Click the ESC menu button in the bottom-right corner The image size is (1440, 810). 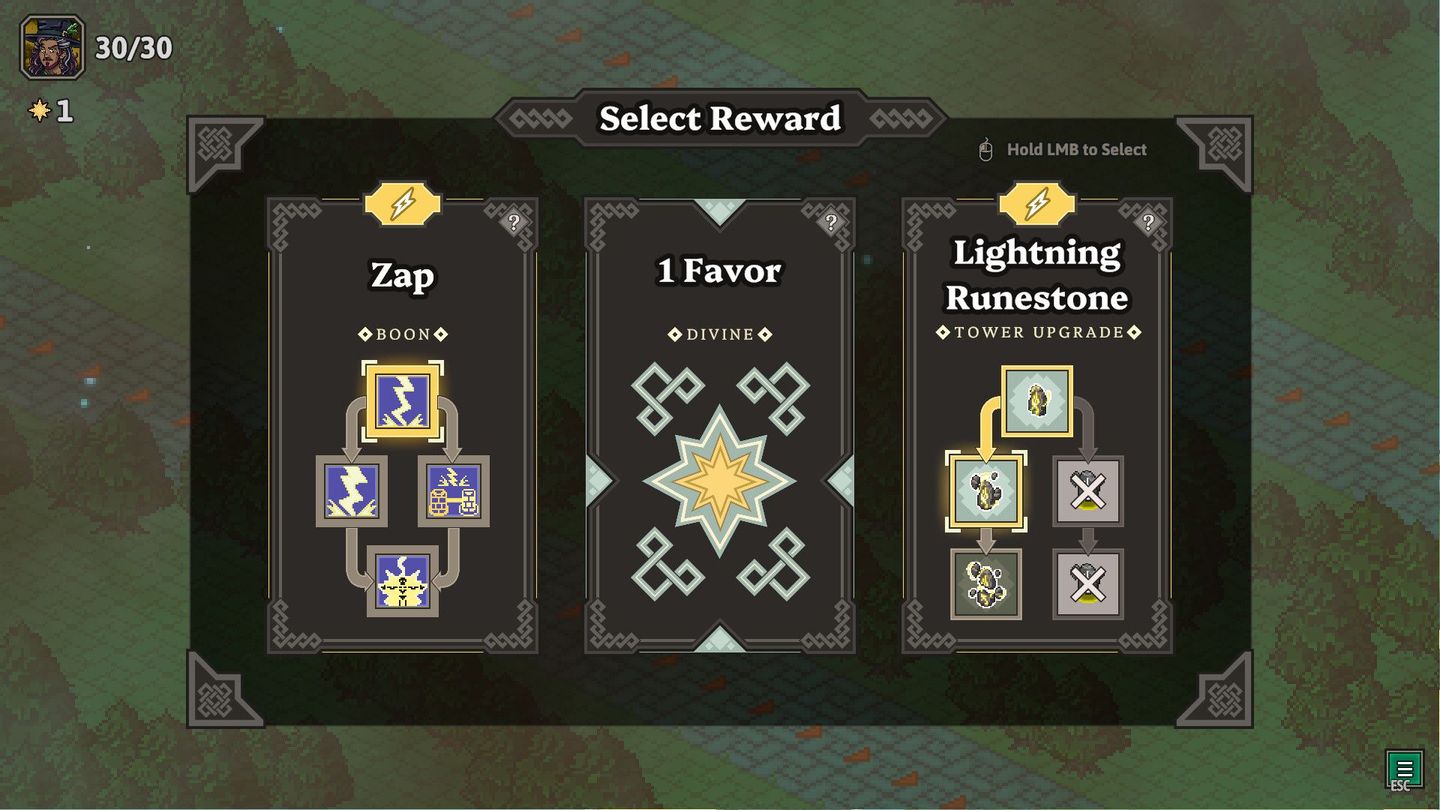pyautogui.click(x=1403, y=769)
